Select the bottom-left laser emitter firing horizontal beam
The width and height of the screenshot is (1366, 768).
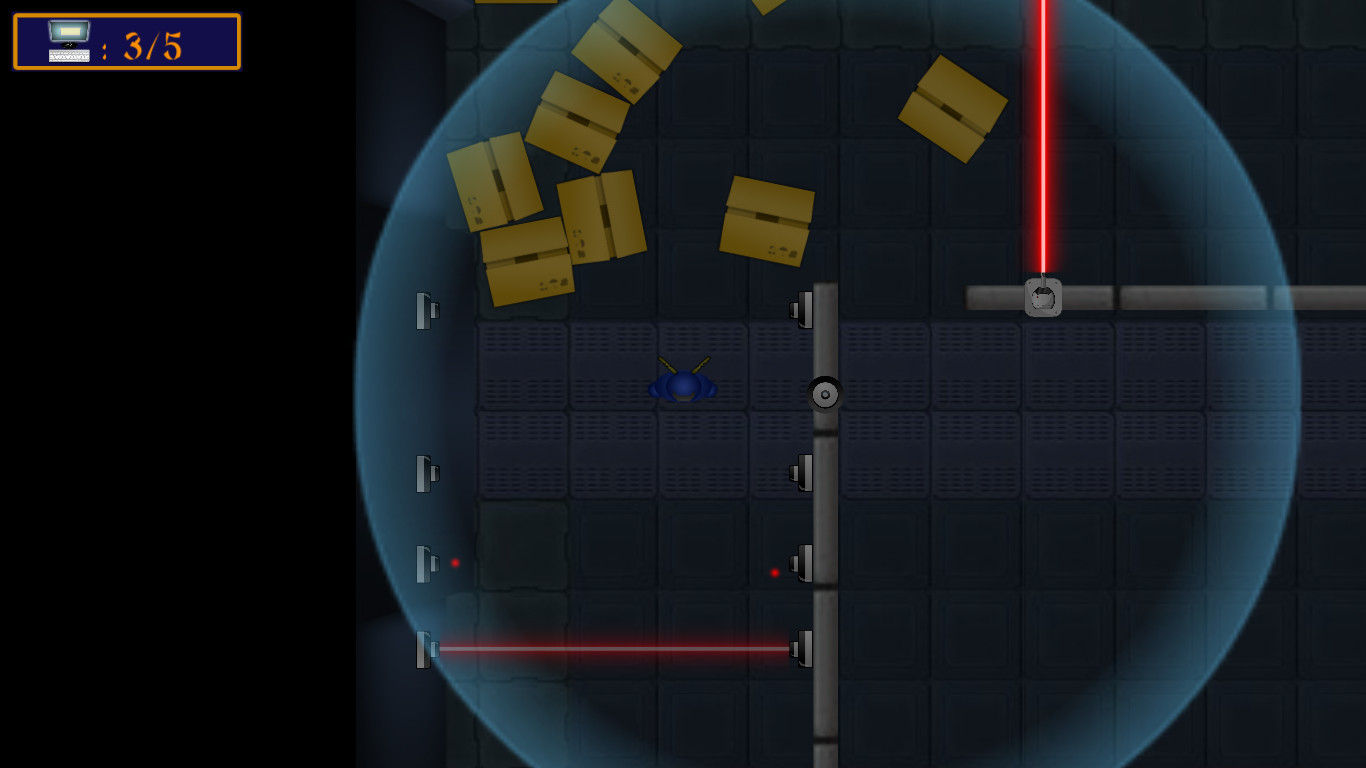coord(424,648)
